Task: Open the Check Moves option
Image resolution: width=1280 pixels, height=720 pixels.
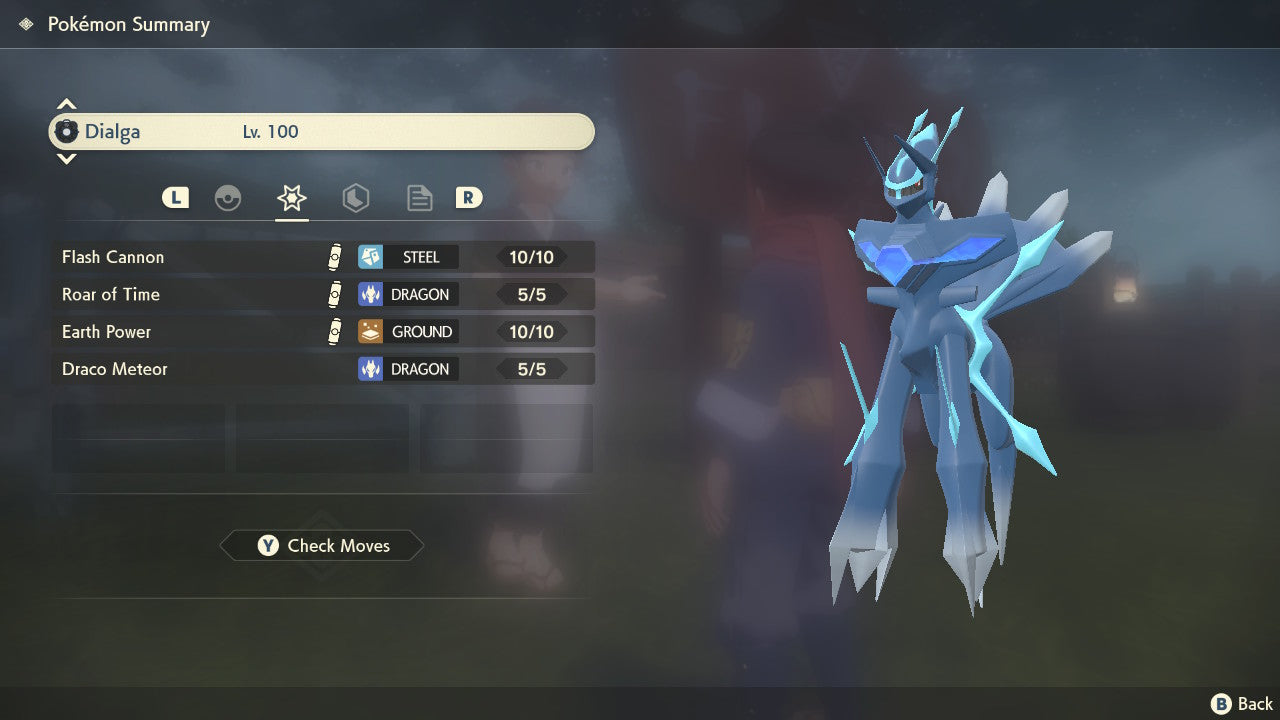Action: (322, 546)
